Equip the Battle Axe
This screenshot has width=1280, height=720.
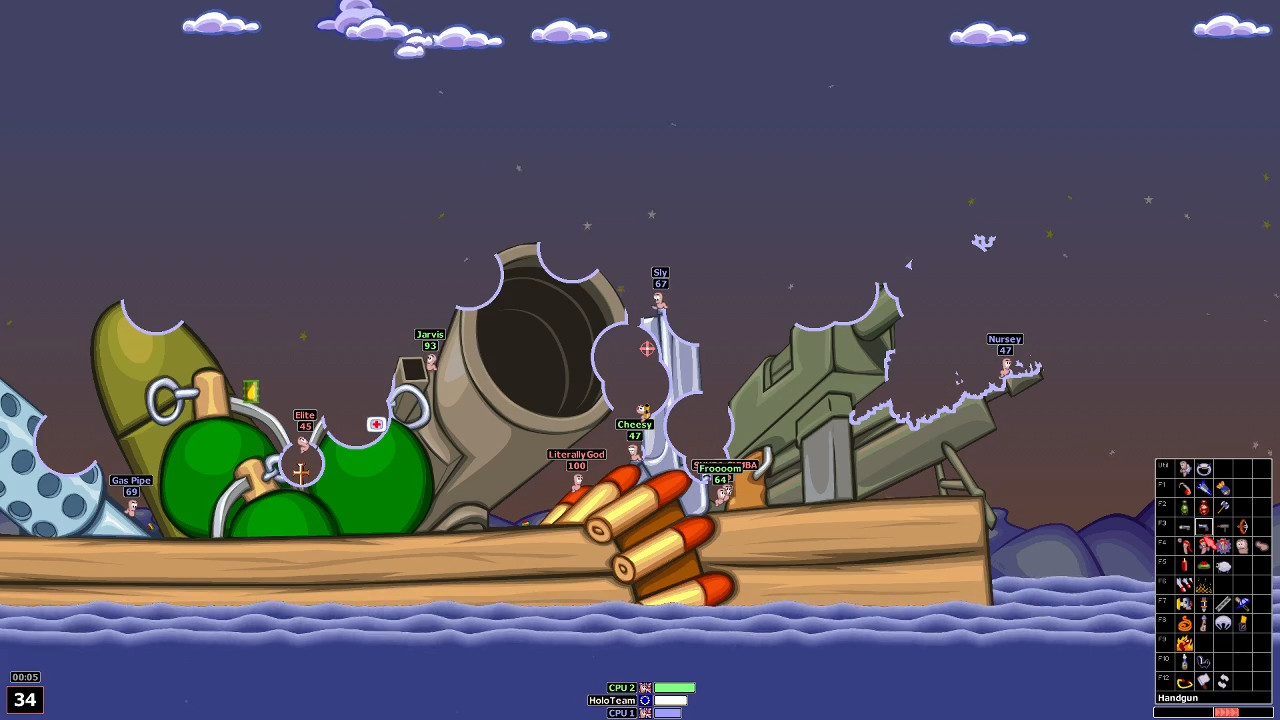point(1223,507)
